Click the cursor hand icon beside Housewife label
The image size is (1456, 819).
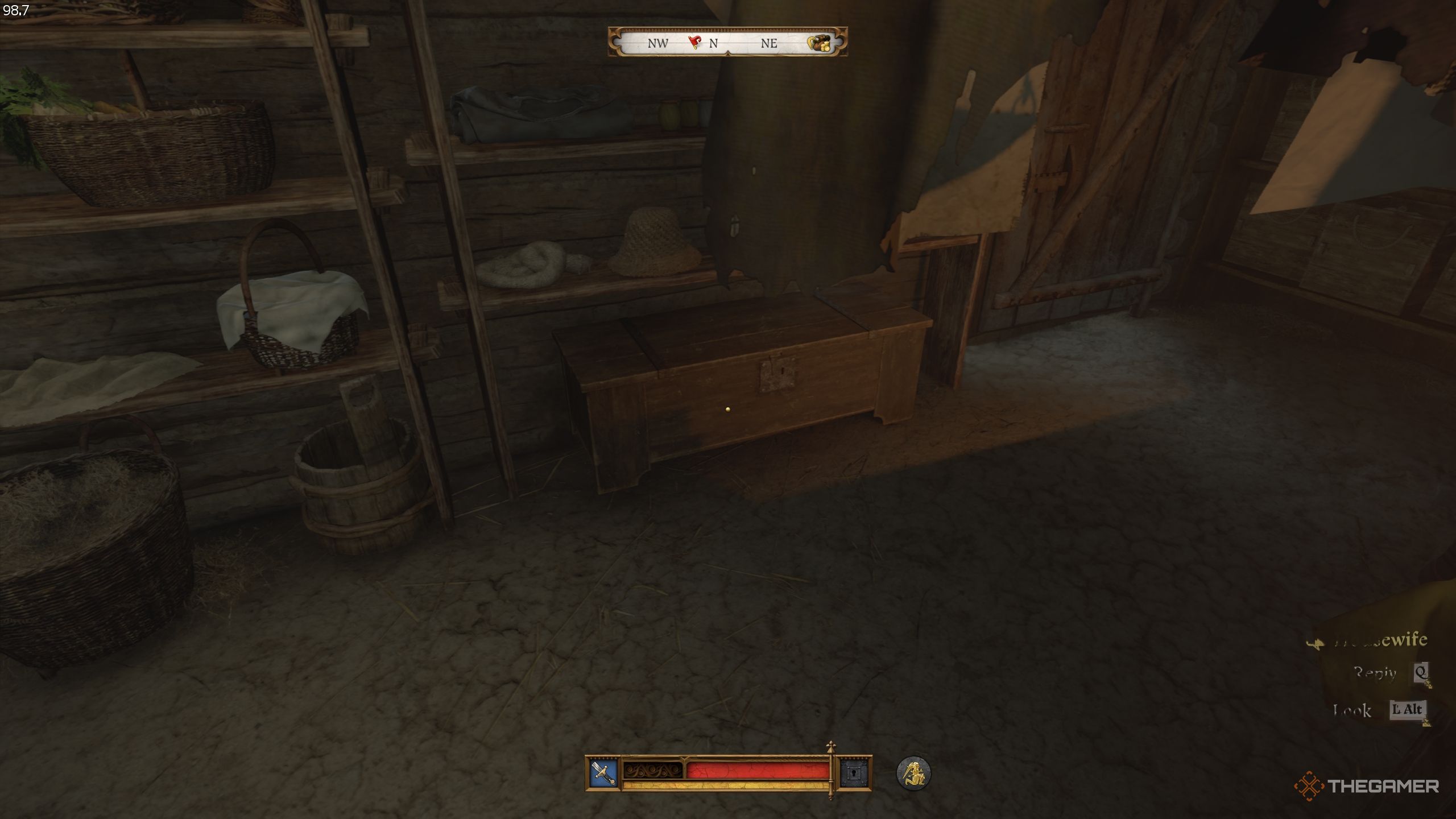click(1316, 643)
